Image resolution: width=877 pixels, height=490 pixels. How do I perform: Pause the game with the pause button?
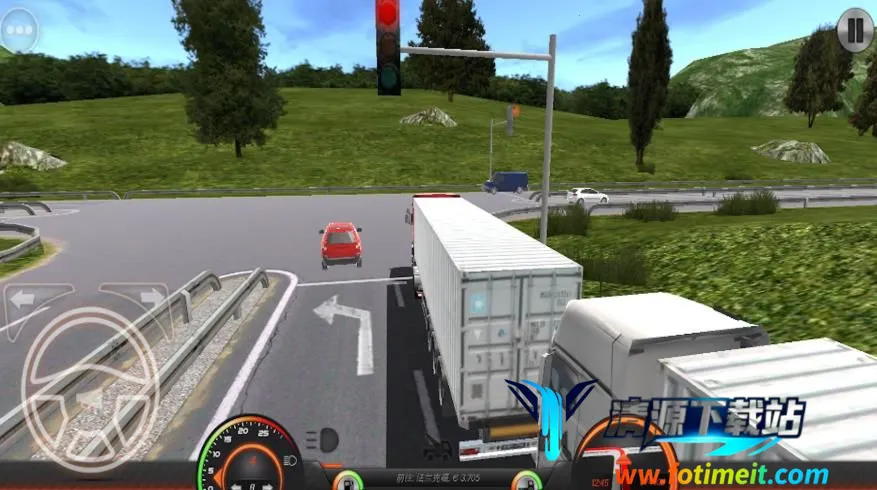tap(854, 28)
